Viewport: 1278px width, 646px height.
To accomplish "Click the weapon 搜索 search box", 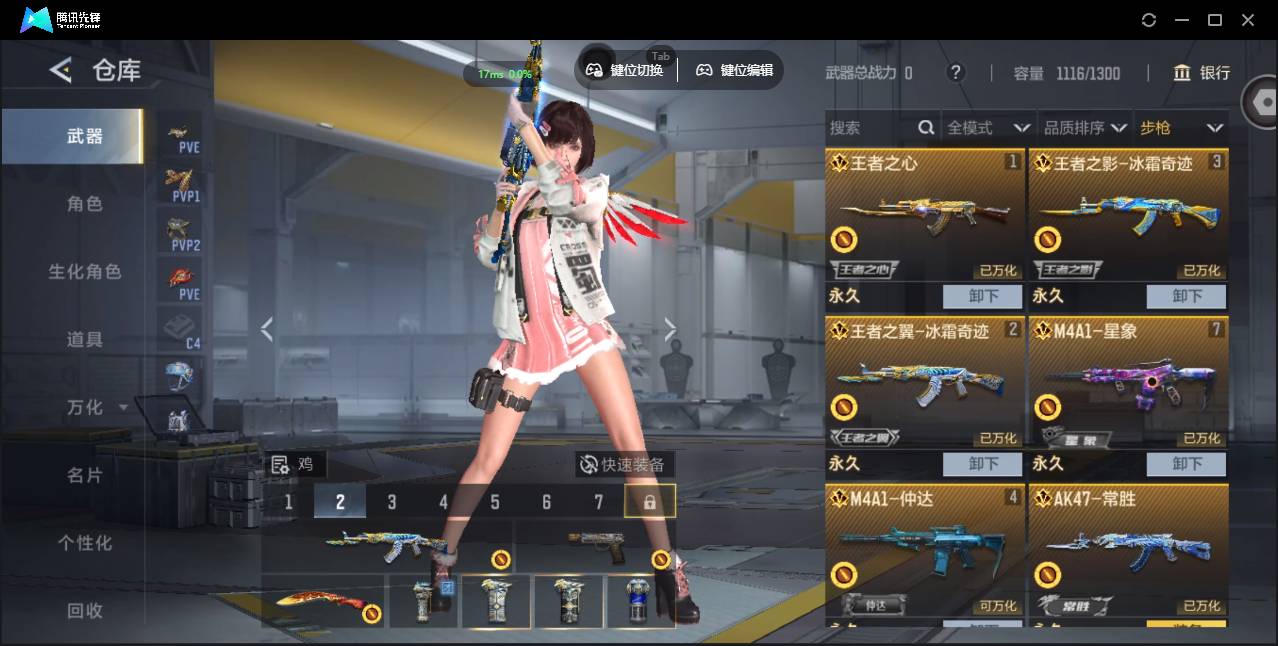I will pyautogui.click(x=870, y=128).
